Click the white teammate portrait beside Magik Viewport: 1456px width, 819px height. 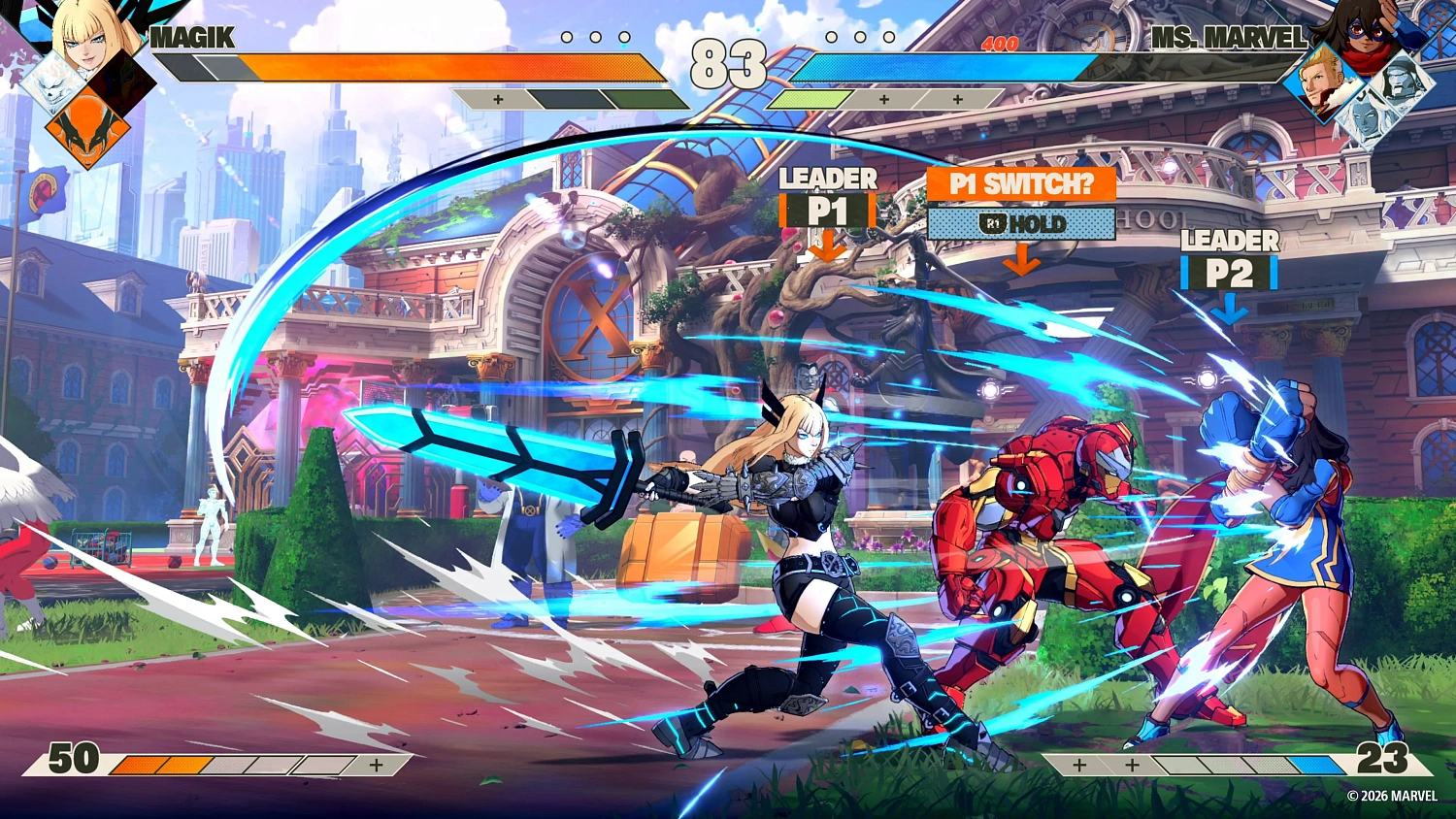pos(50,89)
